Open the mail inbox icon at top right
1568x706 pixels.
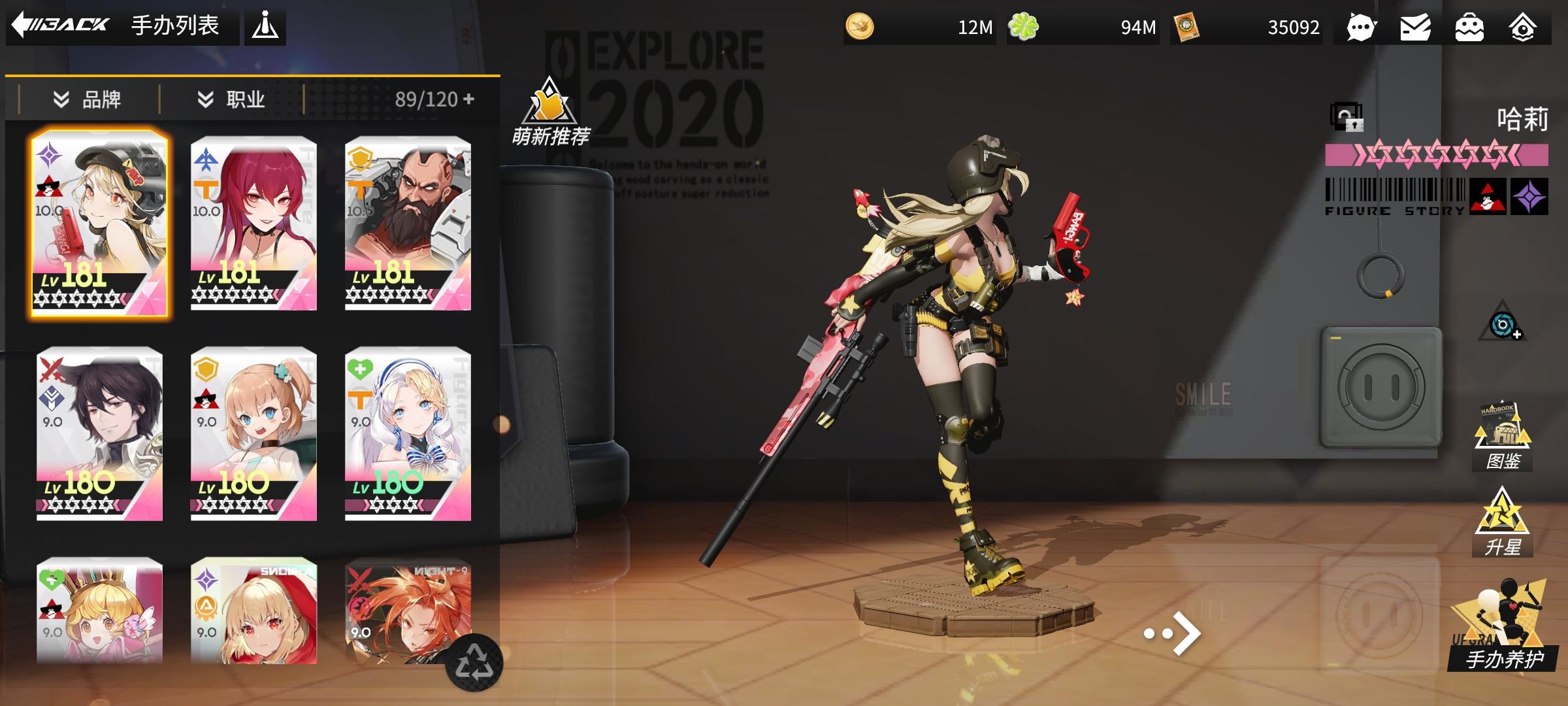point(1414,27)
